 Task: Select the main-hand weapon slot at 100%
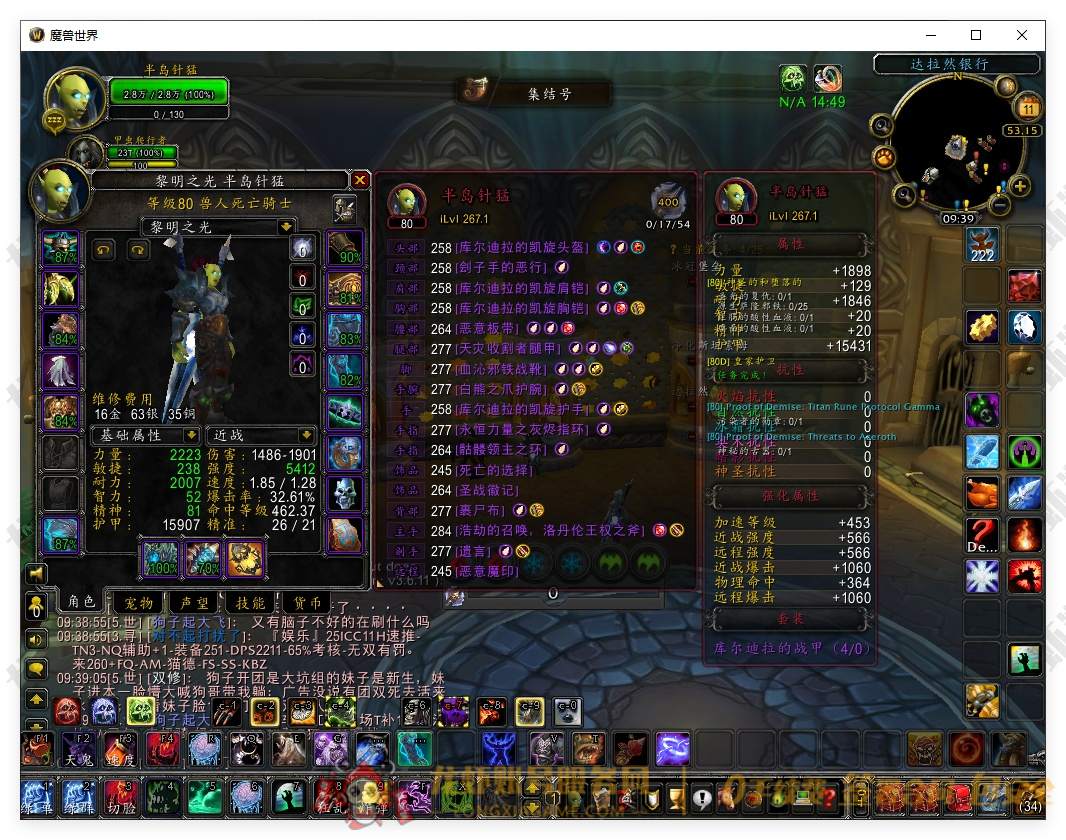tap(160, 558)
